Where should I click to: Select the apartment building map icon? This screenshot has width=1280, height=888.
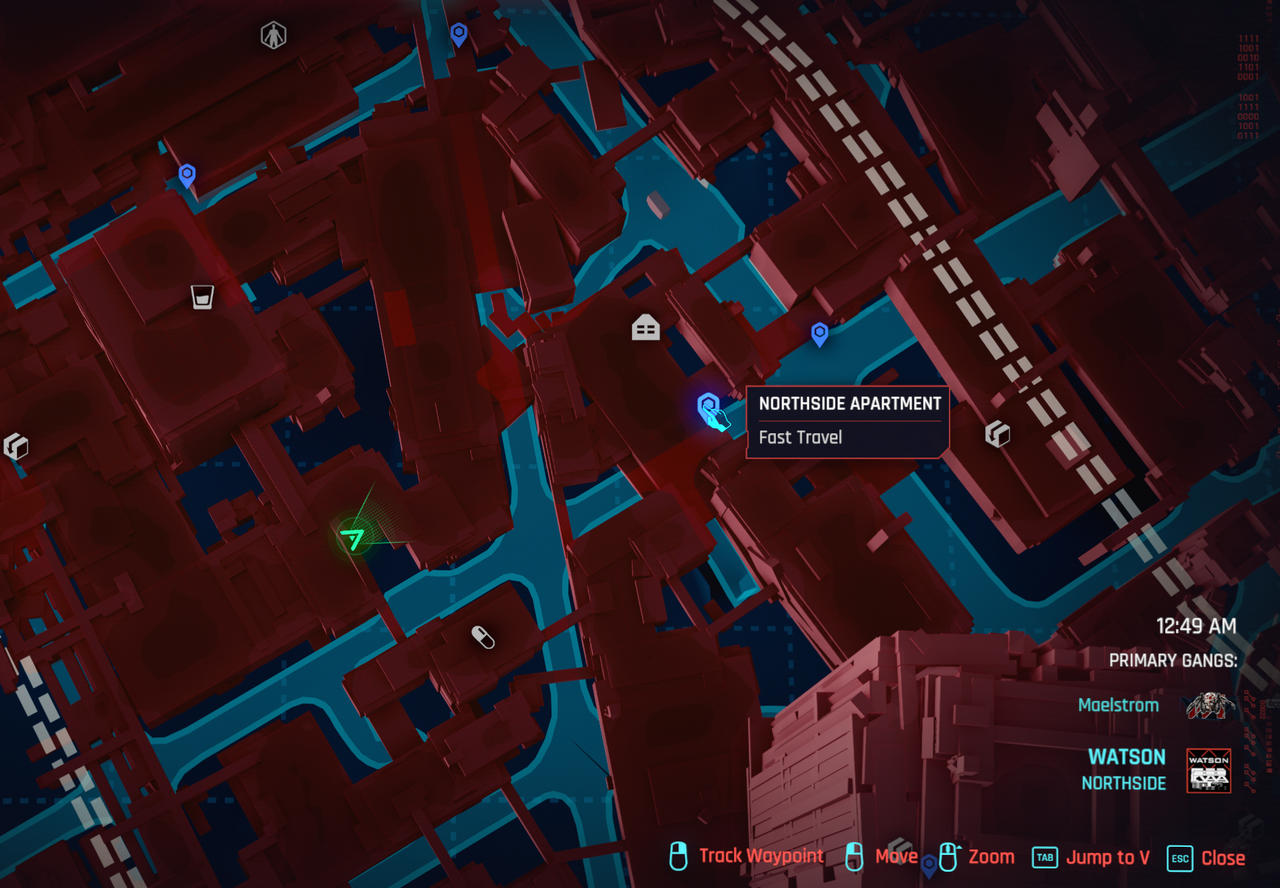click(646, 327)
